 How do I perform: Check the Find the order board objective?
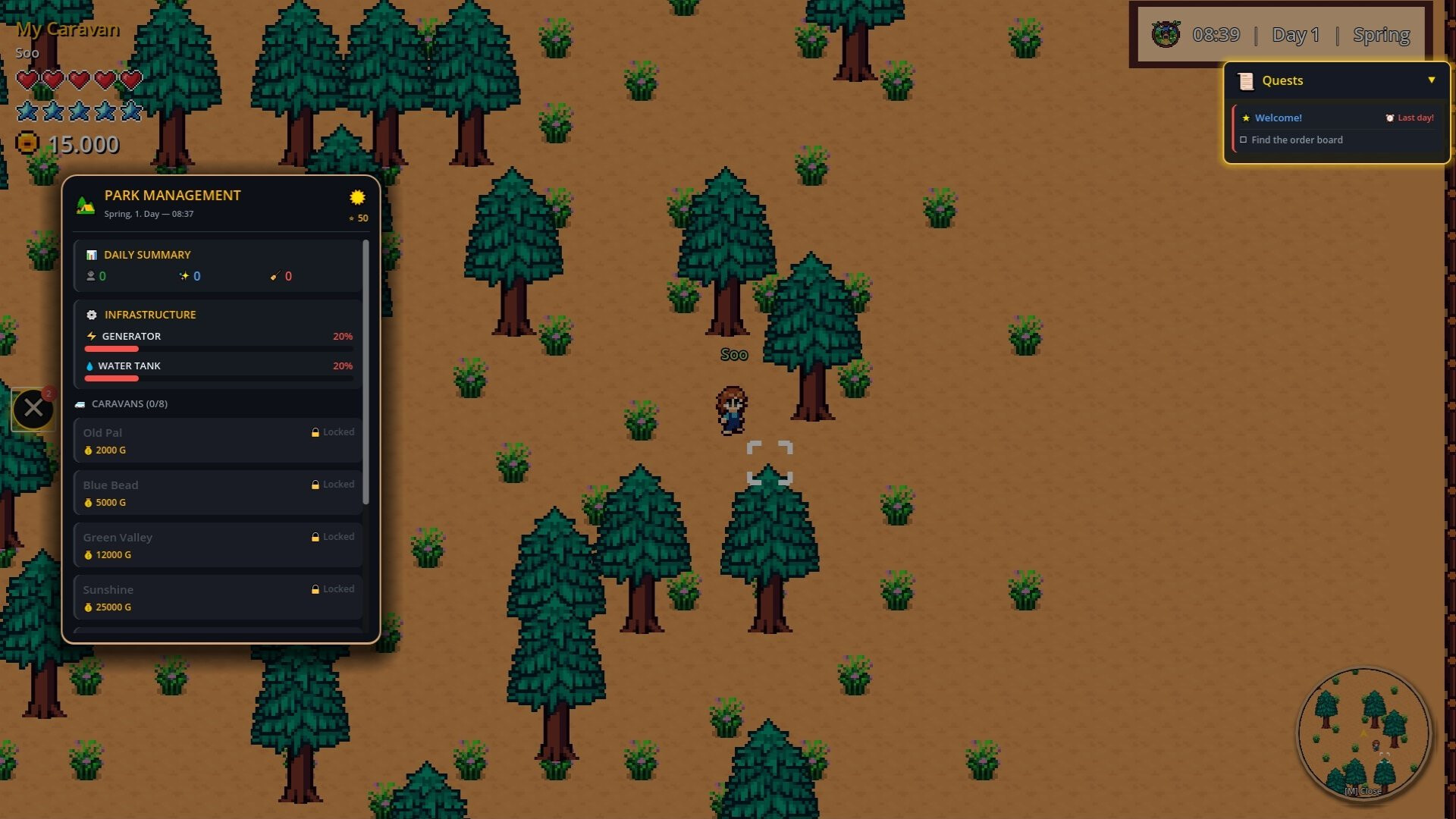coord(1244,140)
